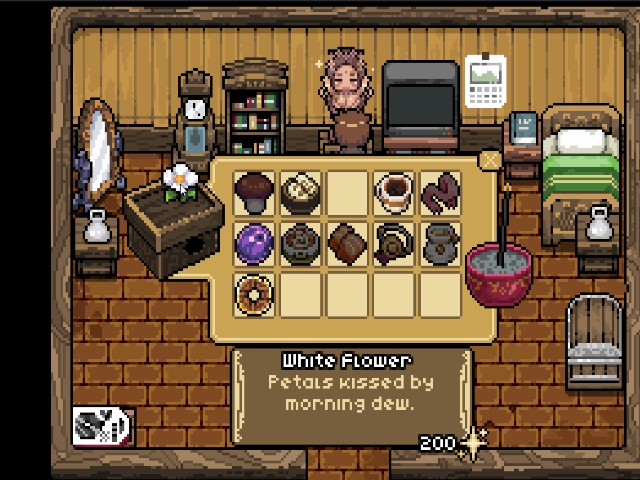
Task: Close the inventory panel
Action: pos(489,160)
